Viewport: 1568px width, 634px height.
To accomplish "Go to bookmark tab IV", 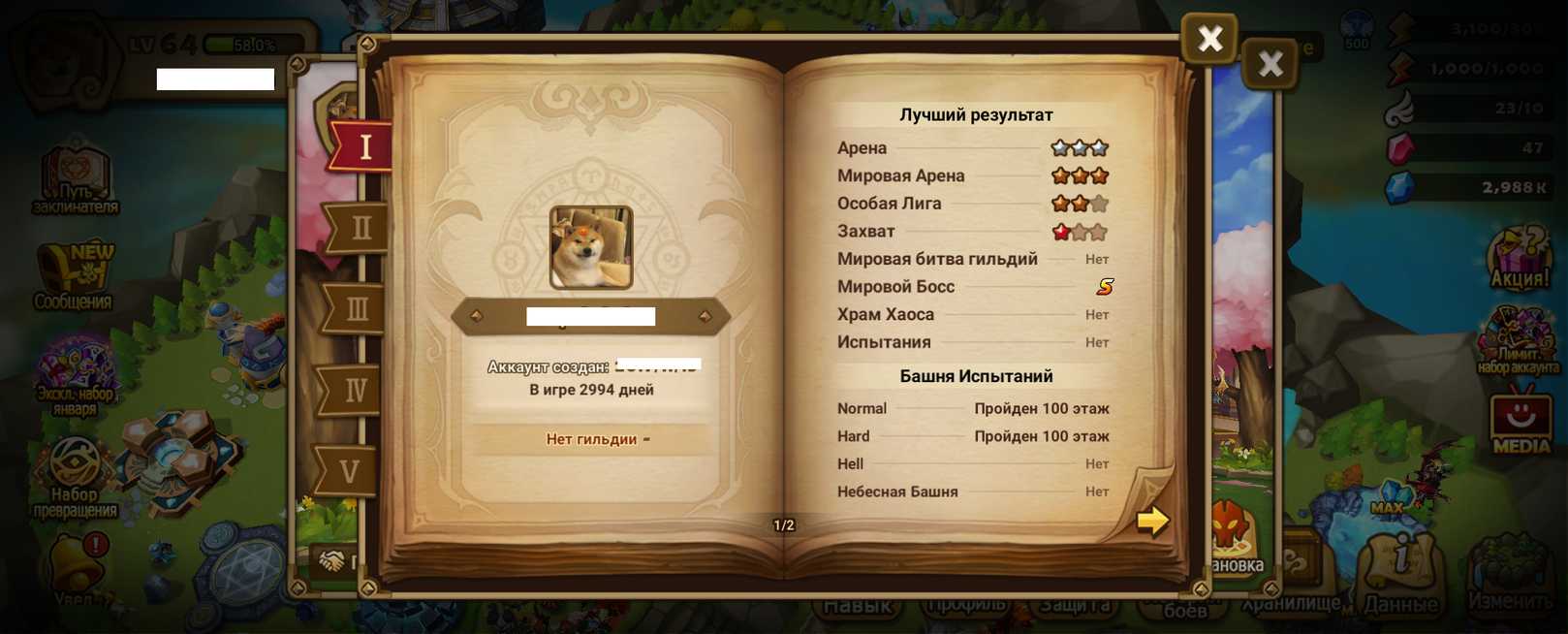I will click(354, 391).
